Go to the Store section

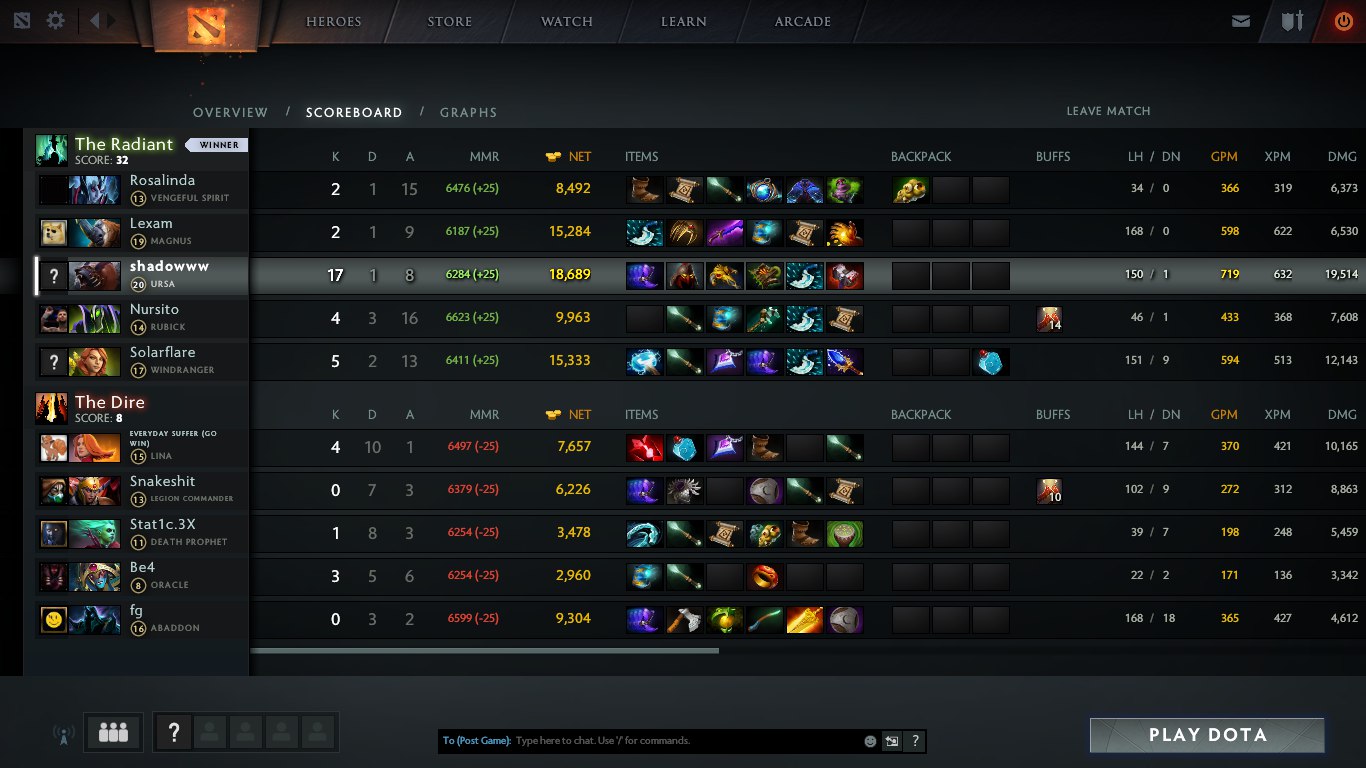(x=449, y=21)
